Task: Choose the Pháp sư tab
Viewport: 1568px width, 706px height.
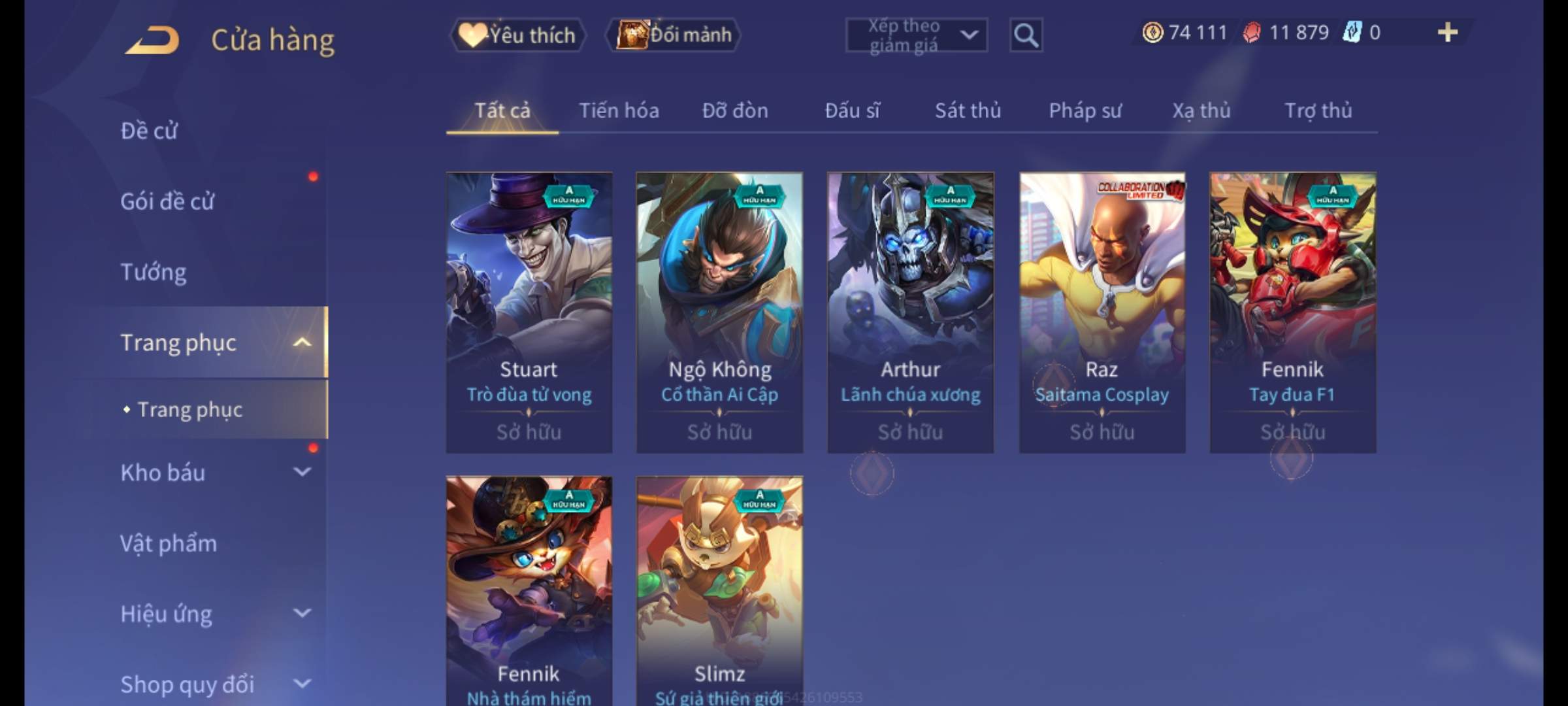Action: pyautogui.click(x=1085, y=111)
